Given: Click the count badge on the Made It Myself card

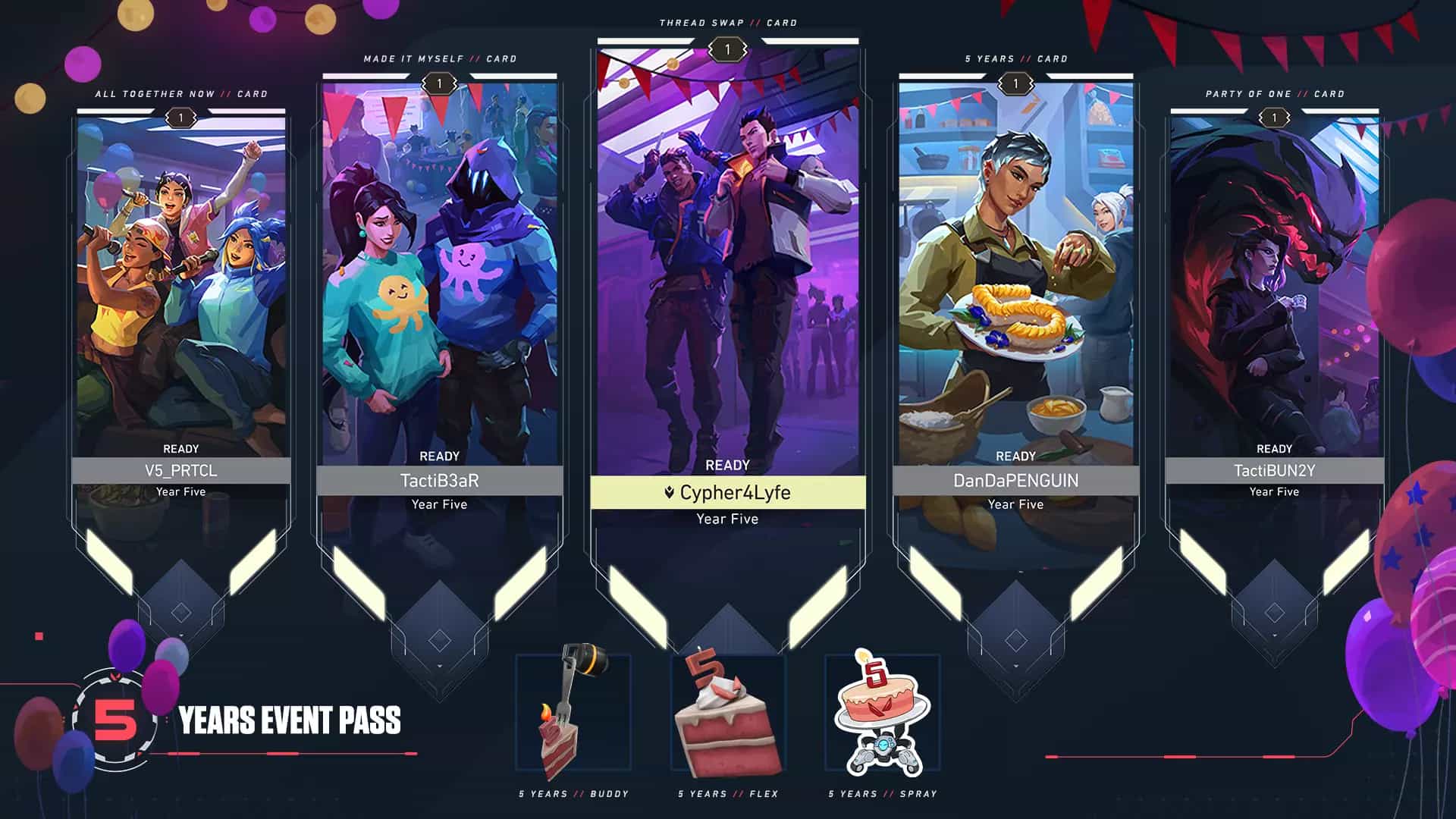Looking at the screenshot, I should (x=438, y=82).
